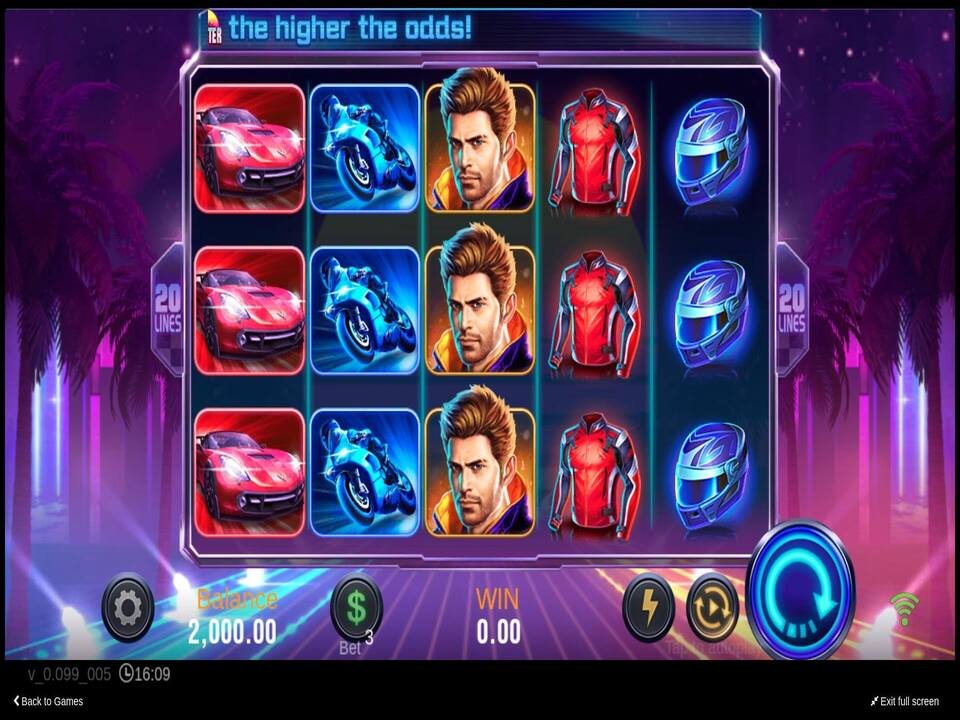This screenshot has width=960, height=720.
Task: Activate the lightning bolt turbo spin
Action: tap(648, 607)
